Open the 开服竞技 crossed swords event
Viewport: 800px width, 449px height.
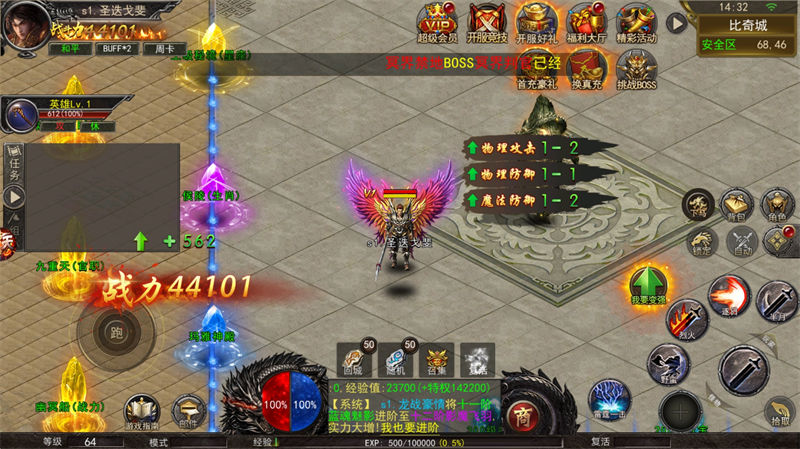[x=488, y=20]
